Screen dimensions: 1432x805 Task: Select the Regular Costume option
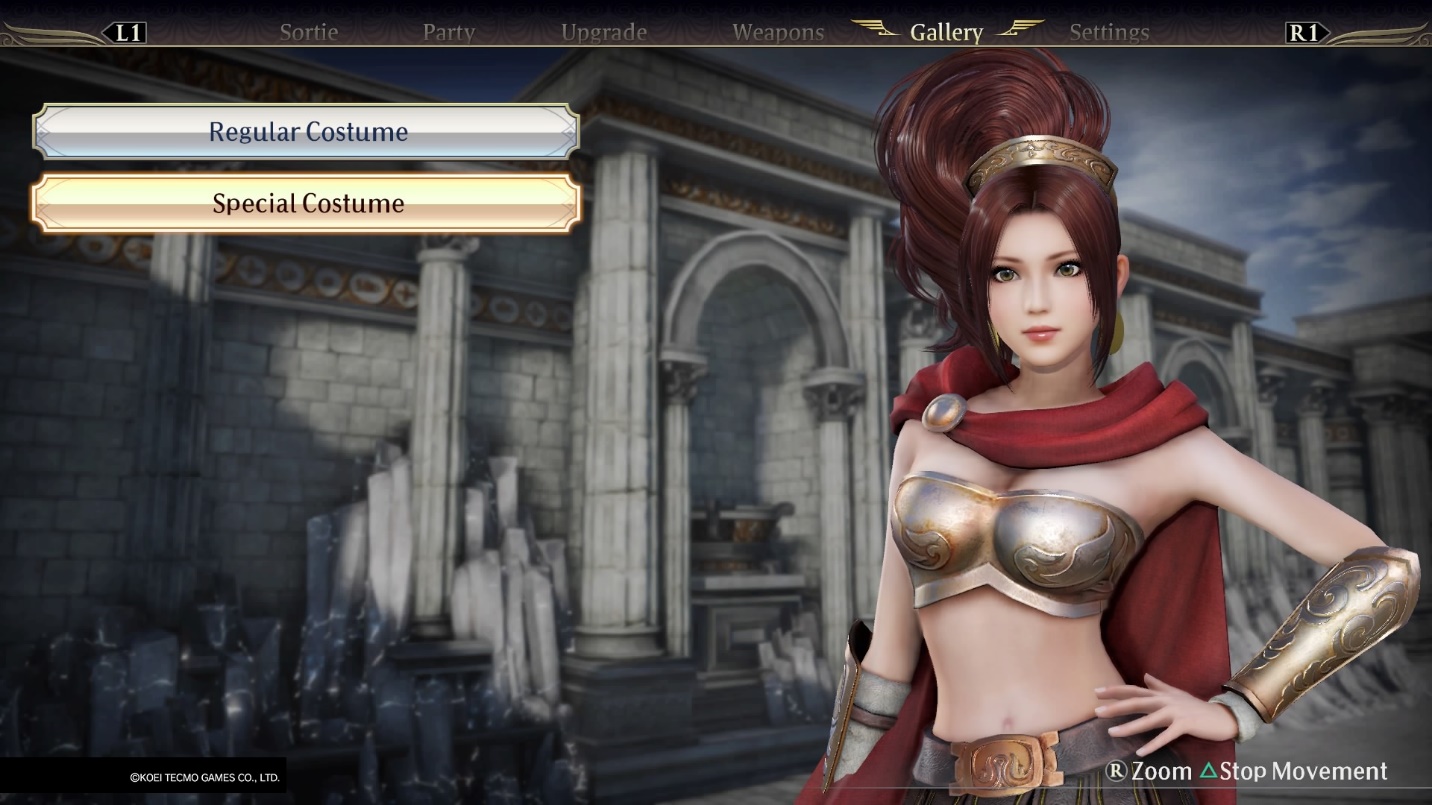pyautogui.click(x=307, y=132)
